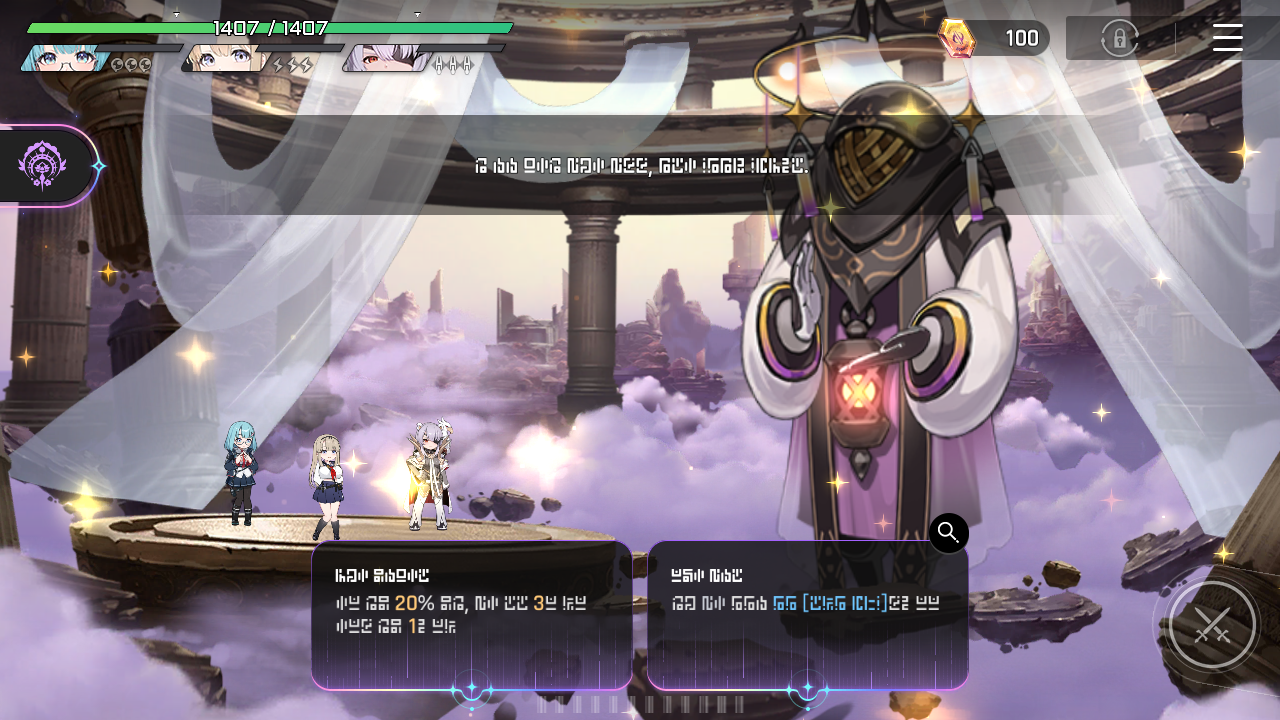Screen dimensions: 1280x720
Task: Select the blonde character portrait
Action: 224,58
